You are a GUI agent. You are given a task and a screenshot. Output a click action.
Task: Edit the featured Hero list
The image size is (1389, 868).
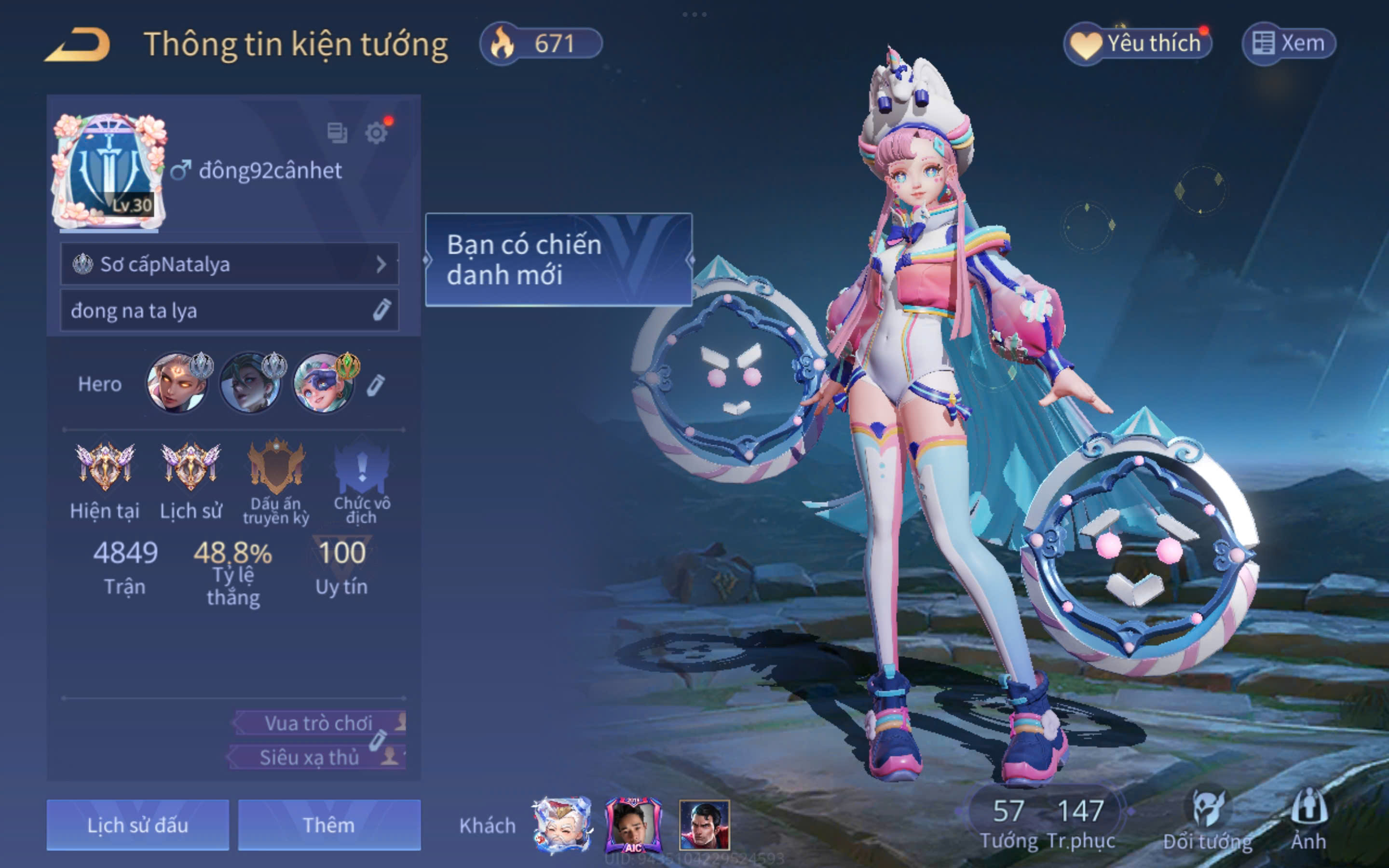click(x=376, y=385)
